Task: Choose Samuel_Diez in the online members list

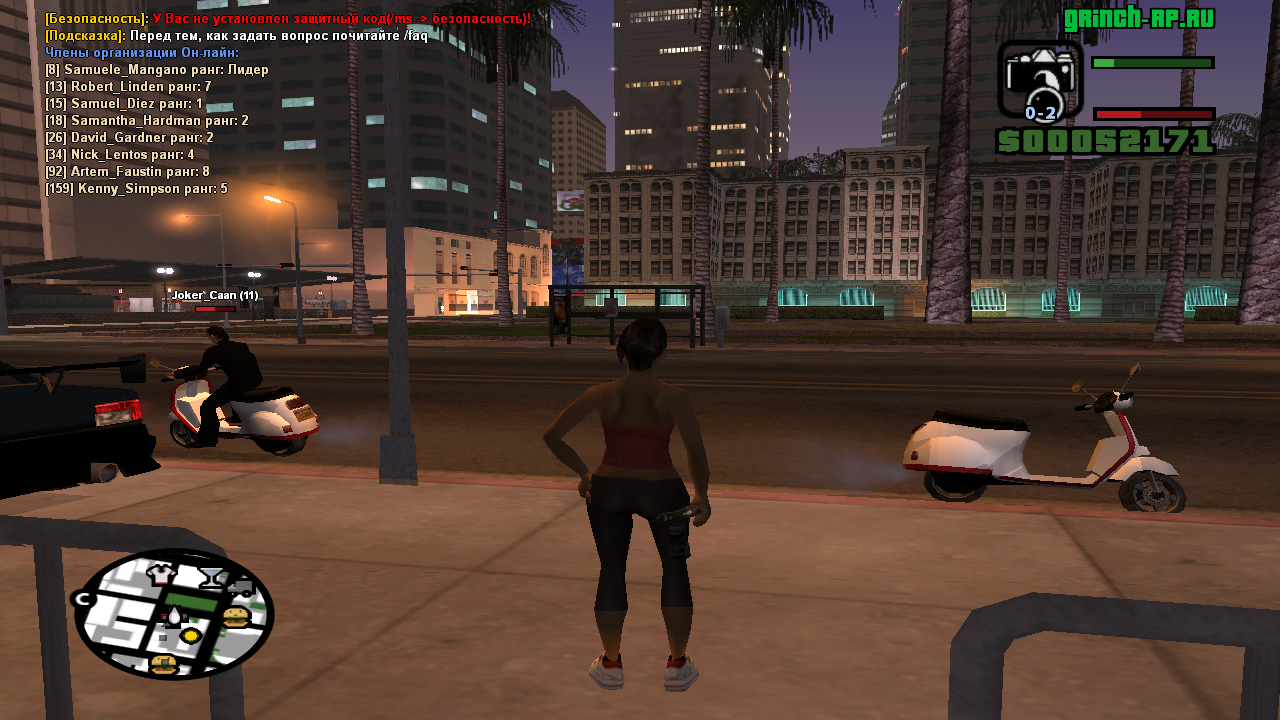Action: coord(123,104)
